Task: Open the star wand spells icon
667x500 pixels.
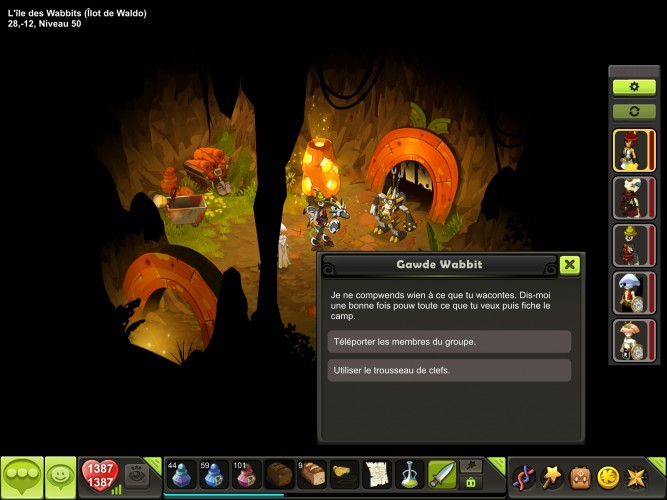Action: pos(551,476)
